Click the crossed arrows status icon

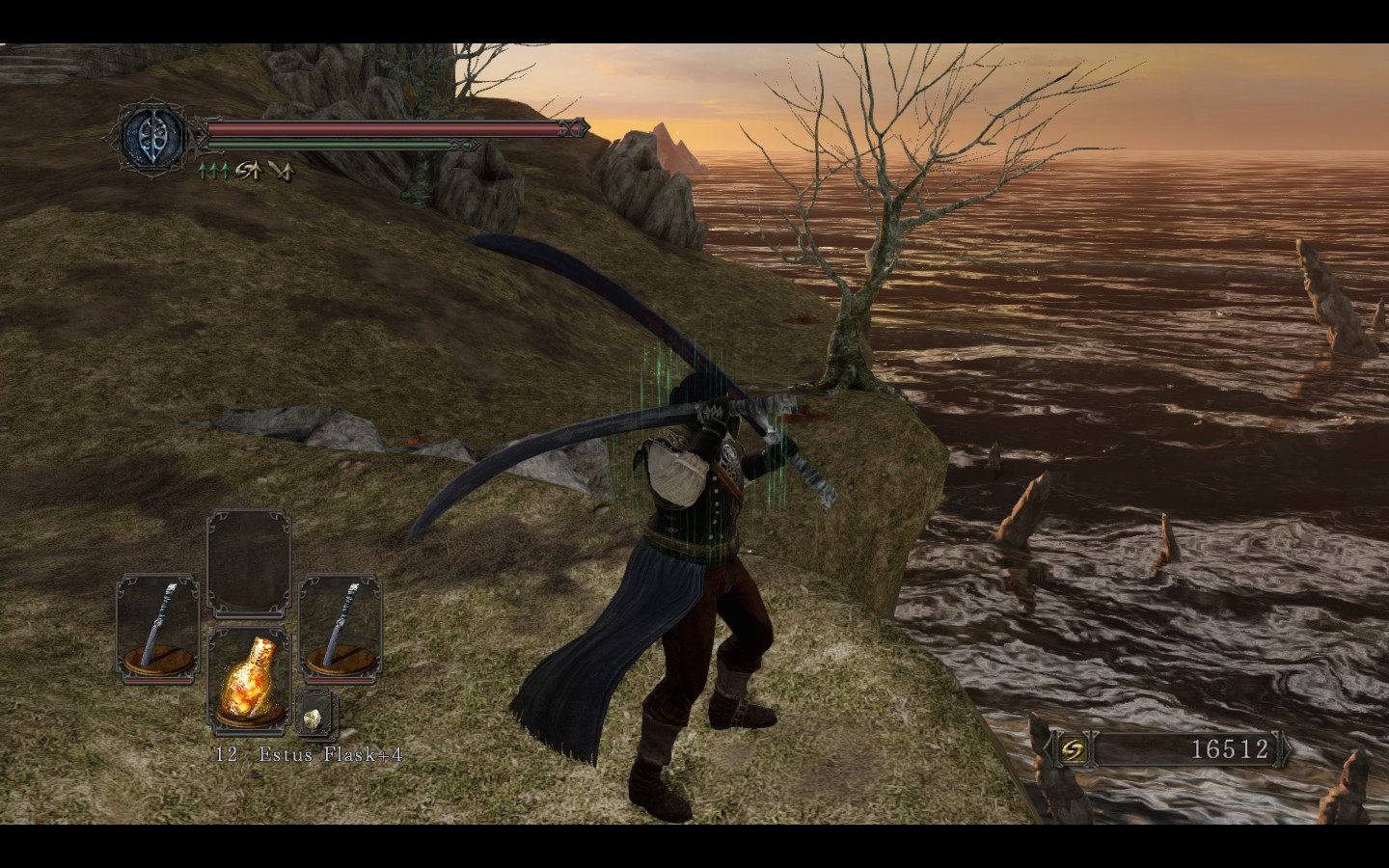pos(281,172)
